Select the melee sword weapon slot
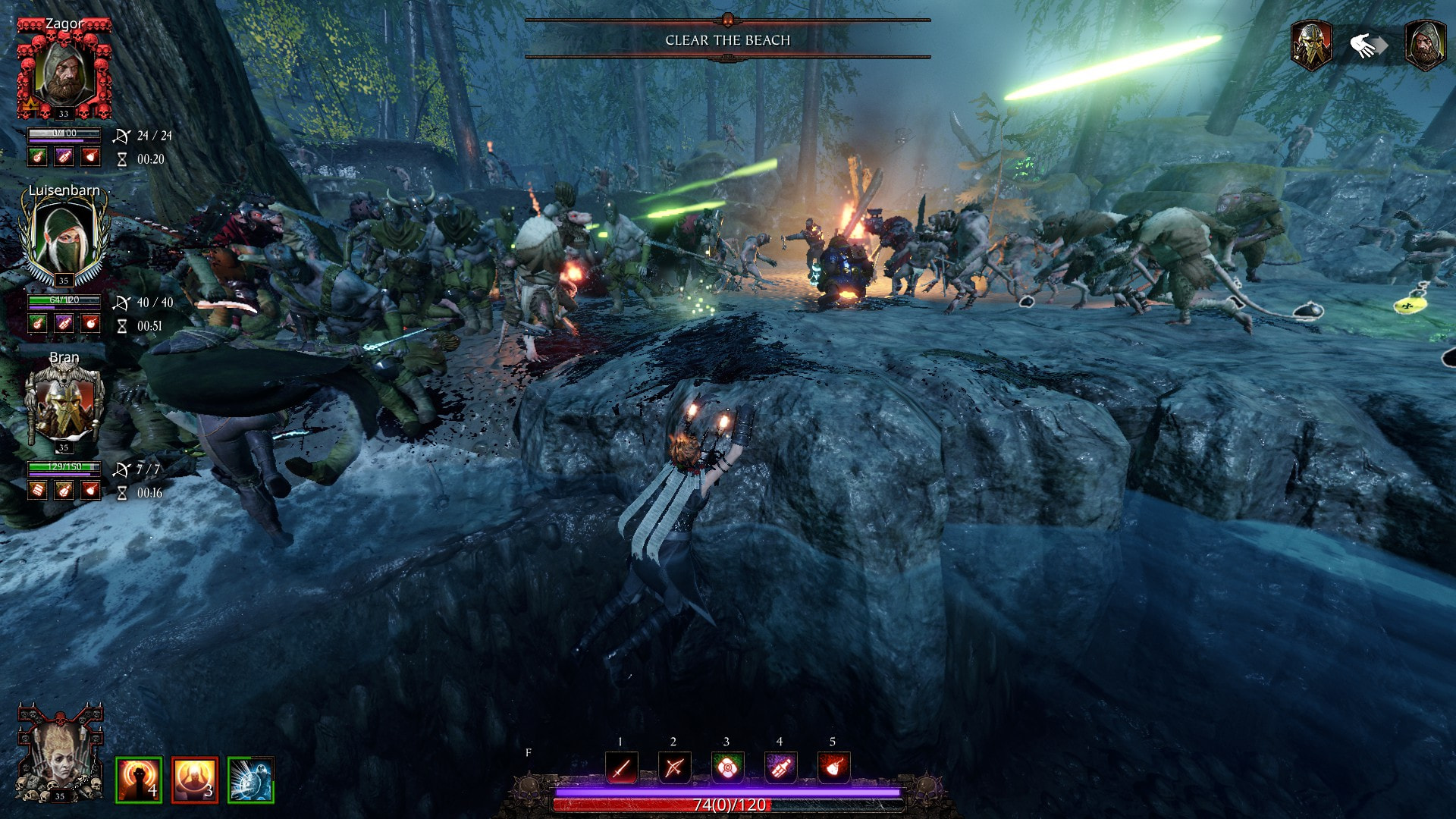Viewport: 1456px width, 819px height. click(621, 768)
